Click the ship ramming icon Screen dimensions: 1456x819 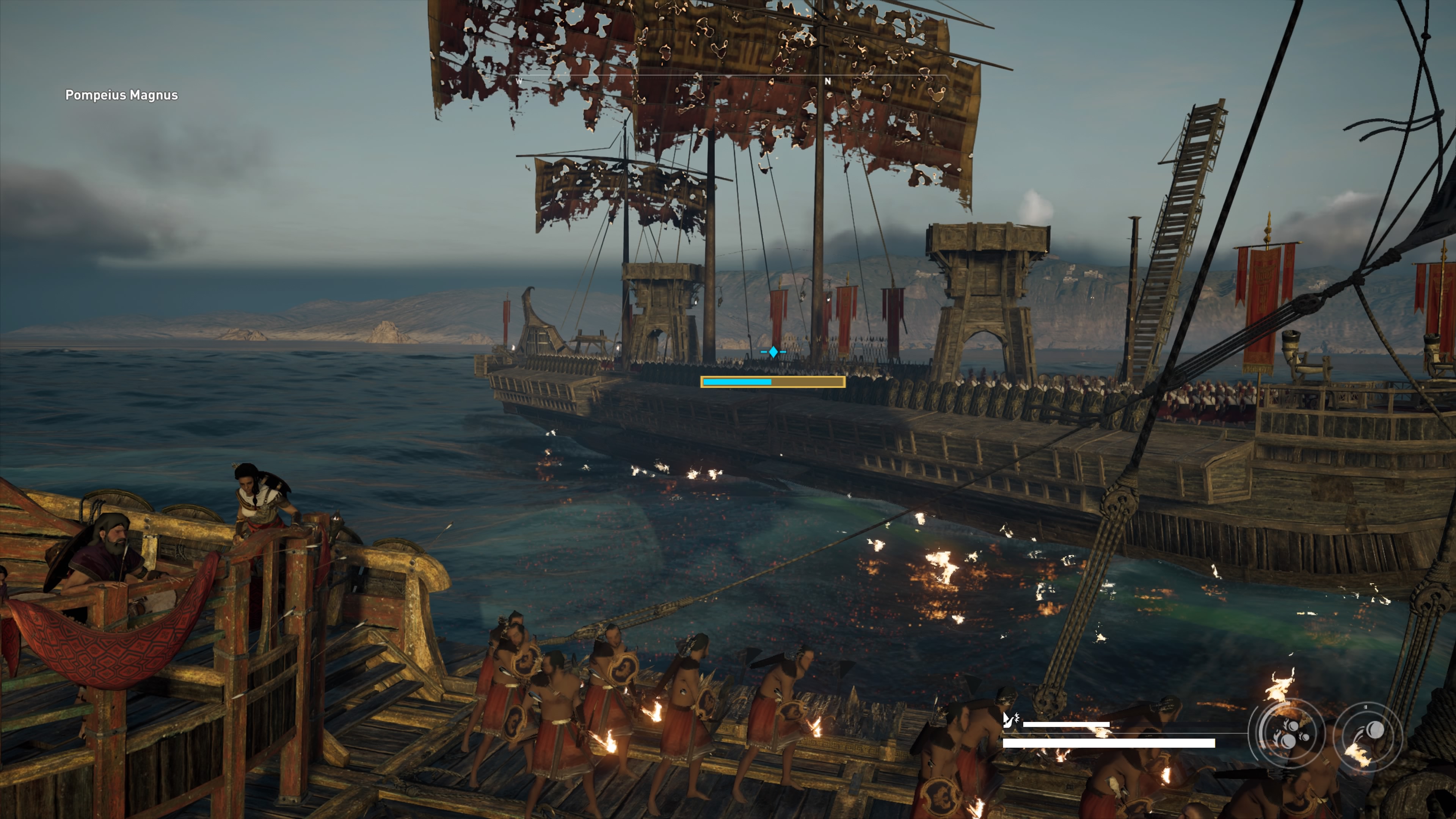pos(1010,720)
